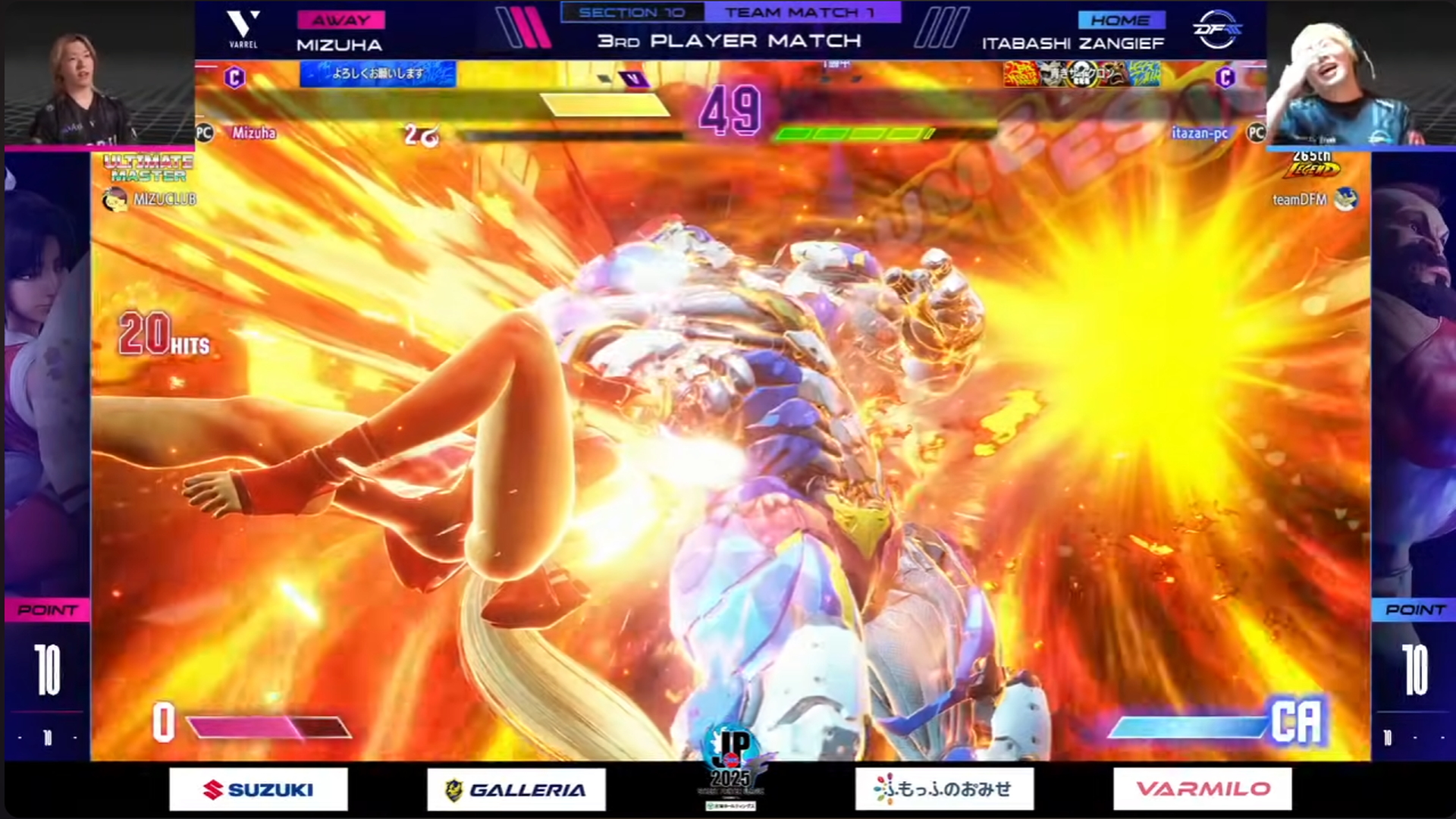
Task: Toggle the AWAY badge above MIZUHA
Action: 343,19
